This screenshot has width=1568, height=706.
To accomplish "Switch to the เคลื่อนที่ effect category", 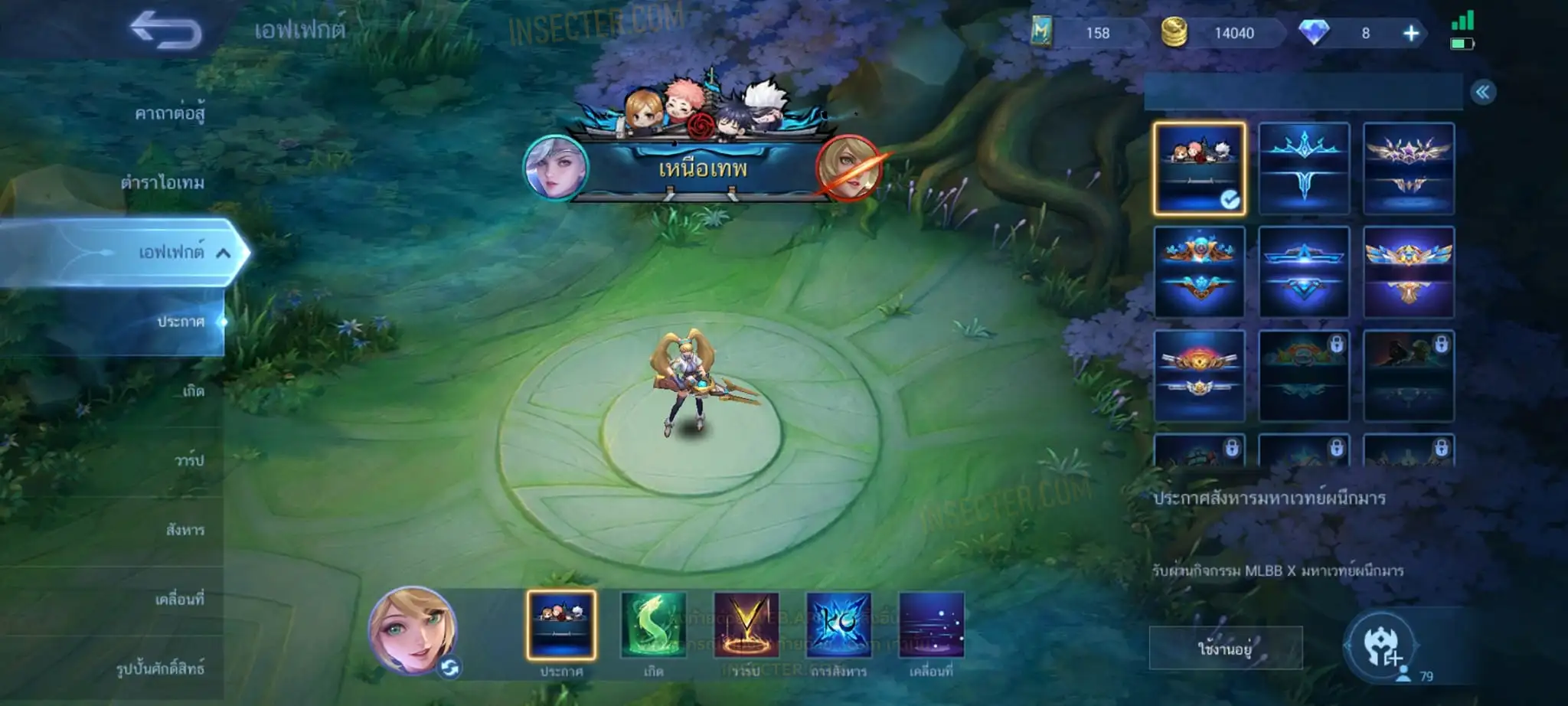I will click(x=179, y=599).
